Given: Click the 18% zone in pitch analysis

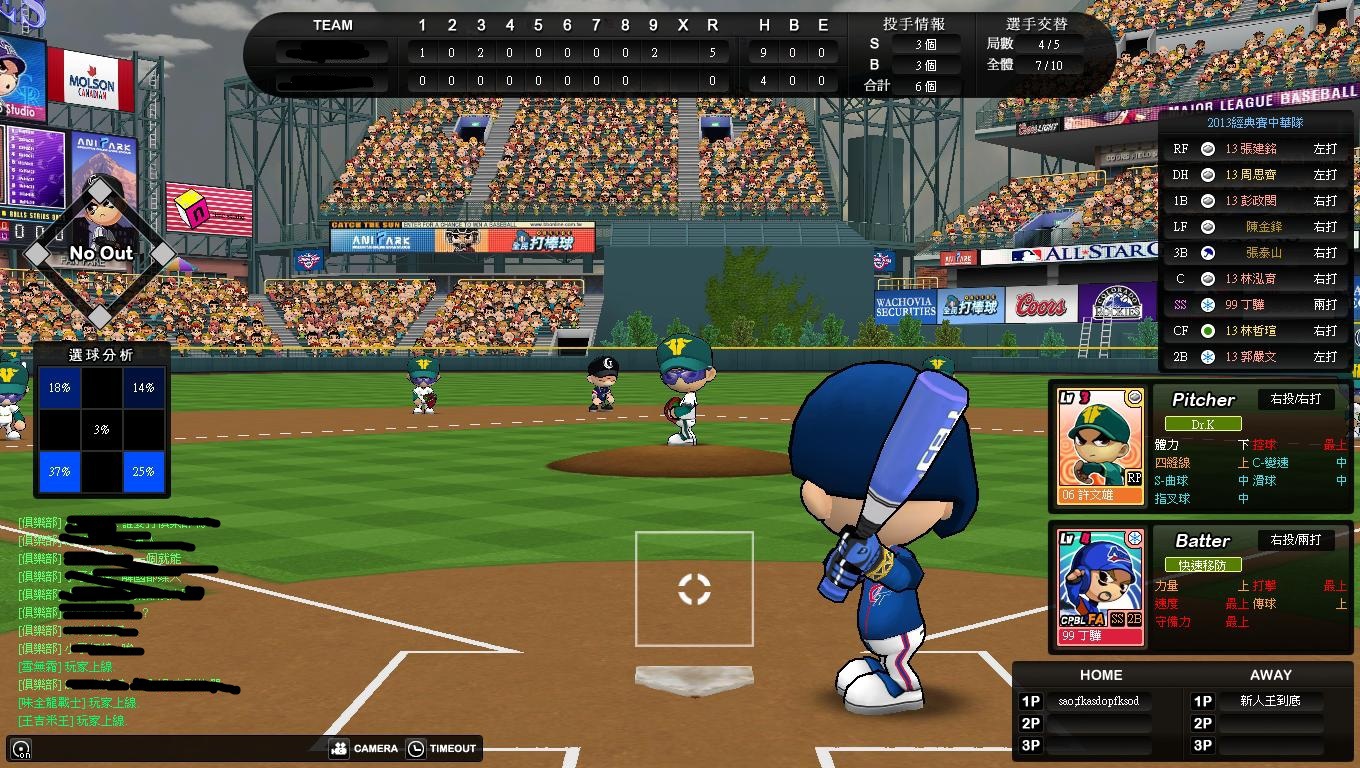Looking at the screenshot, I should pos(59,388).
